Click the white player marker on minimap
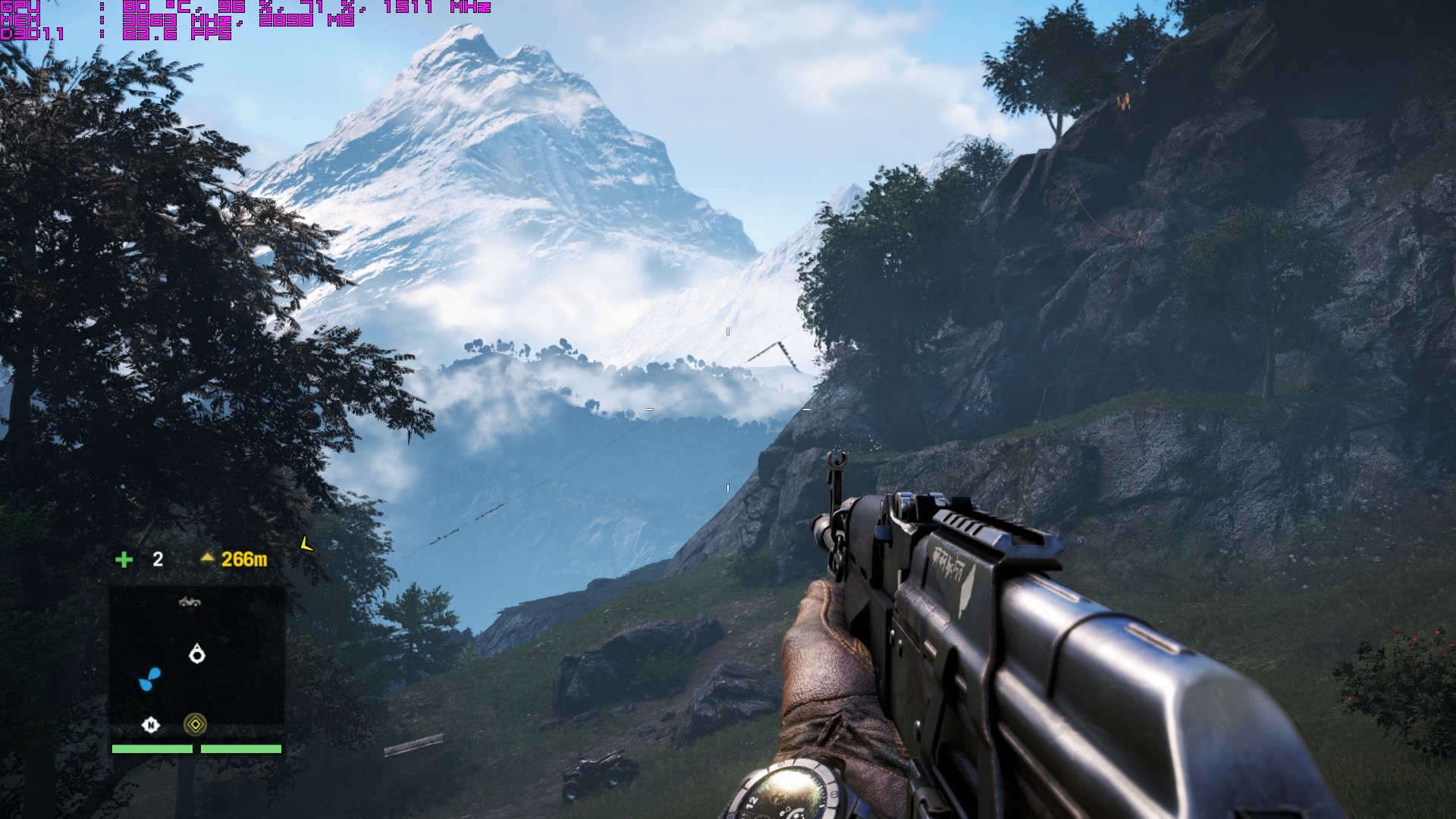This screenshot has height=819, width=1456. (197, 654)
